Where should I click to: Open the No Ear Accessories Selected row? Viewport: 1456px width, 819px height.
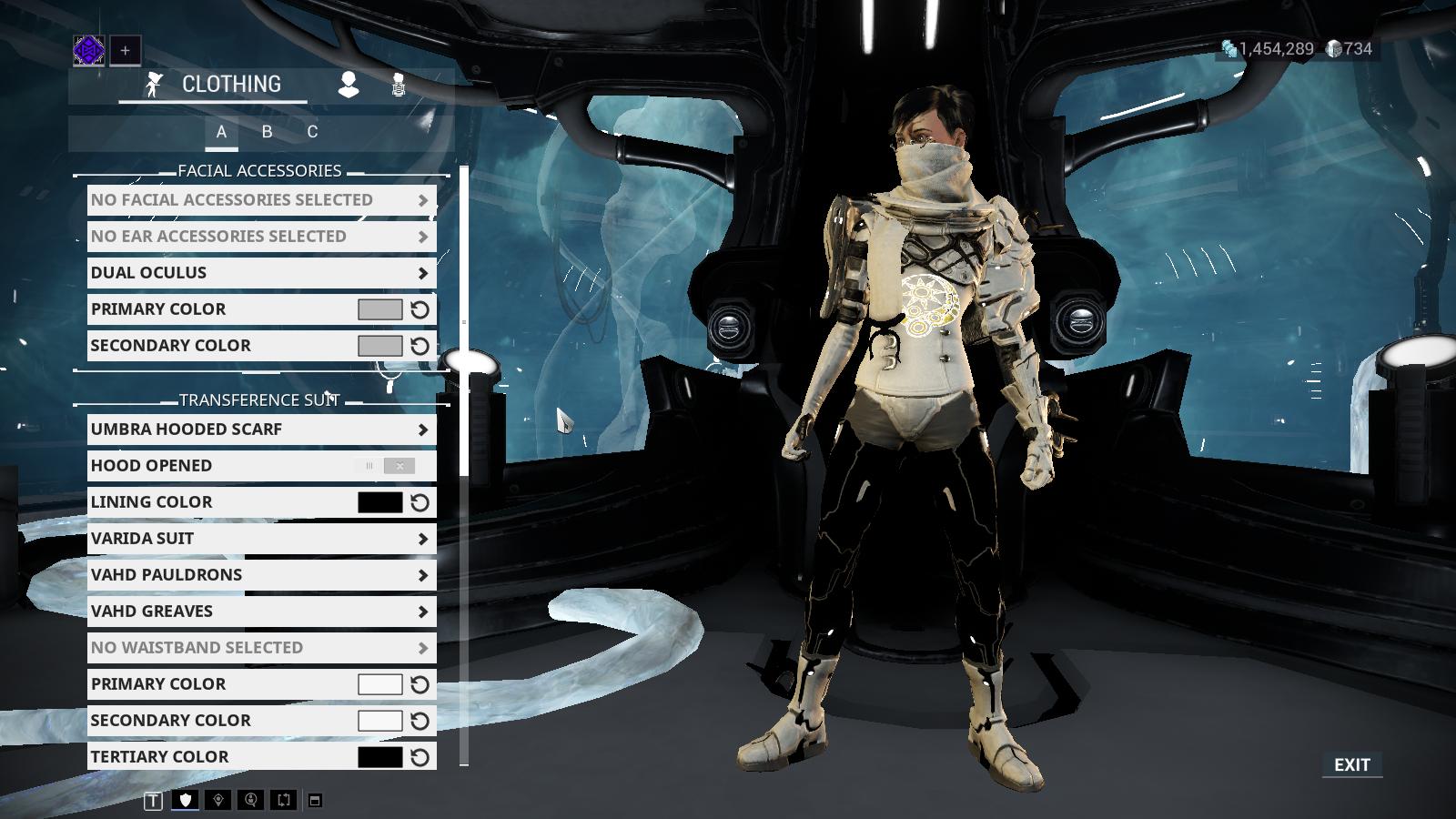point(261,237)
